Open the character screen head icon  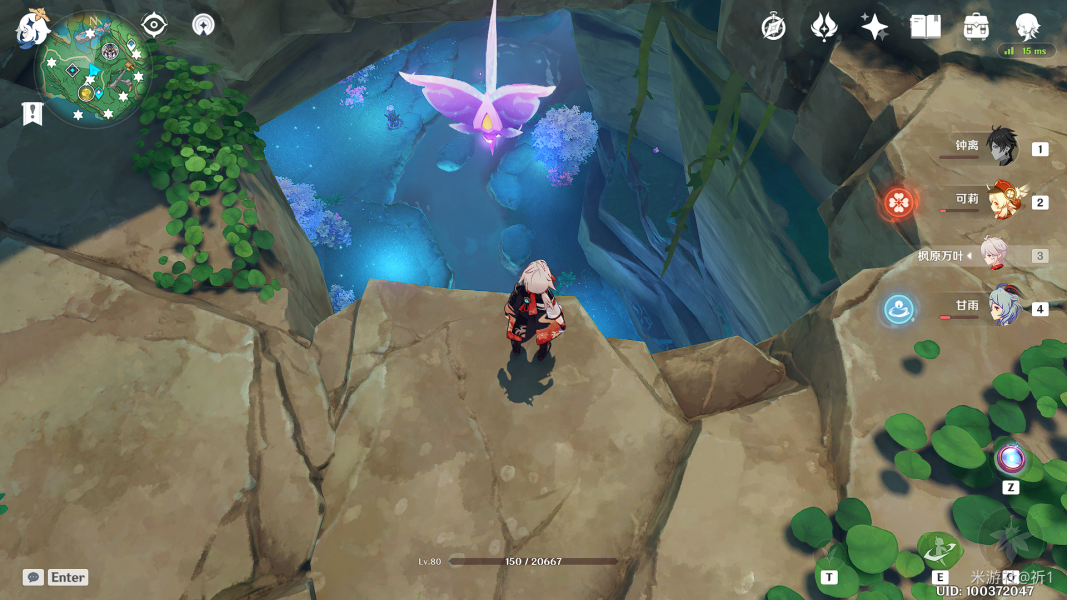tap(1027, 26)
